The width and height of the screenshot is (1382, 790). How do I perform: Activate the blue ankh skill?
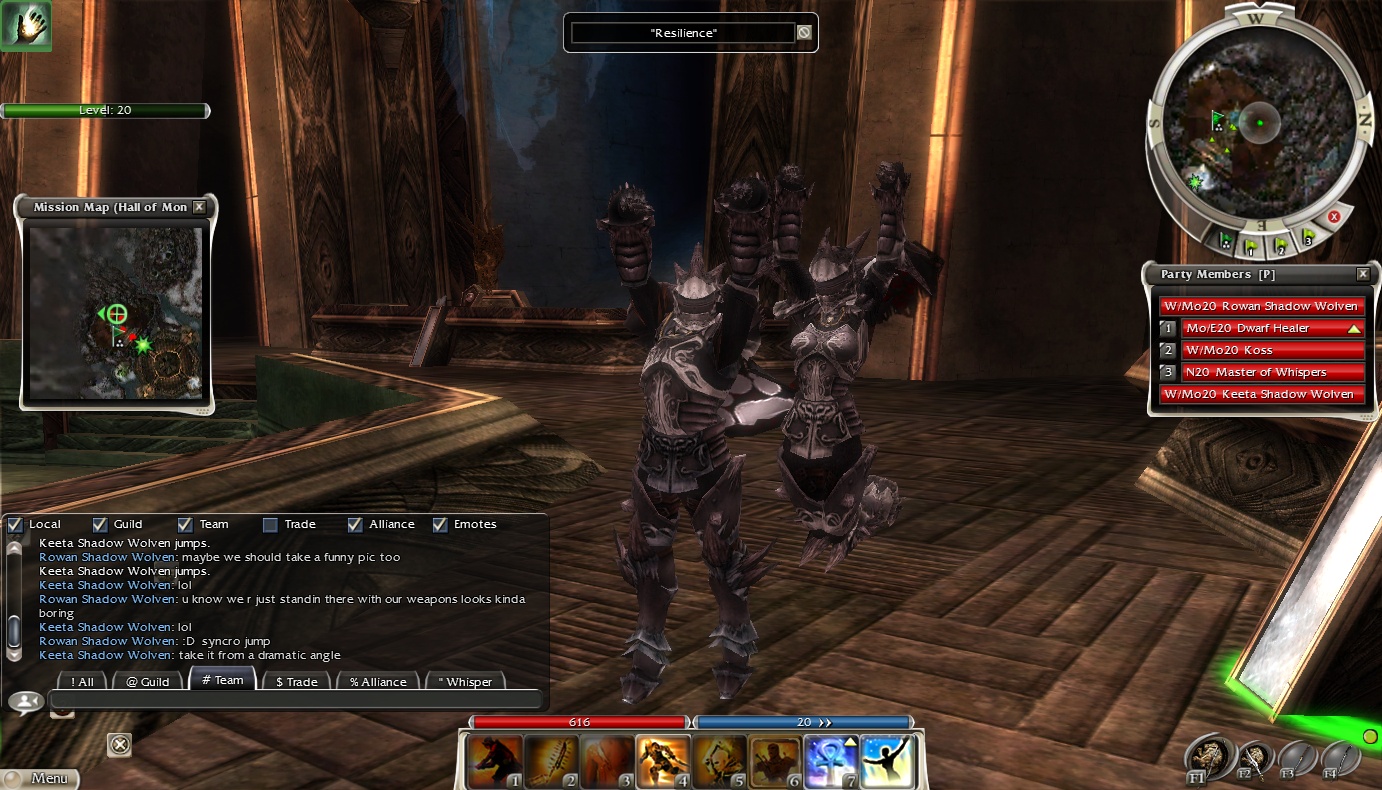pyautogui.click(x=831, y=762)
